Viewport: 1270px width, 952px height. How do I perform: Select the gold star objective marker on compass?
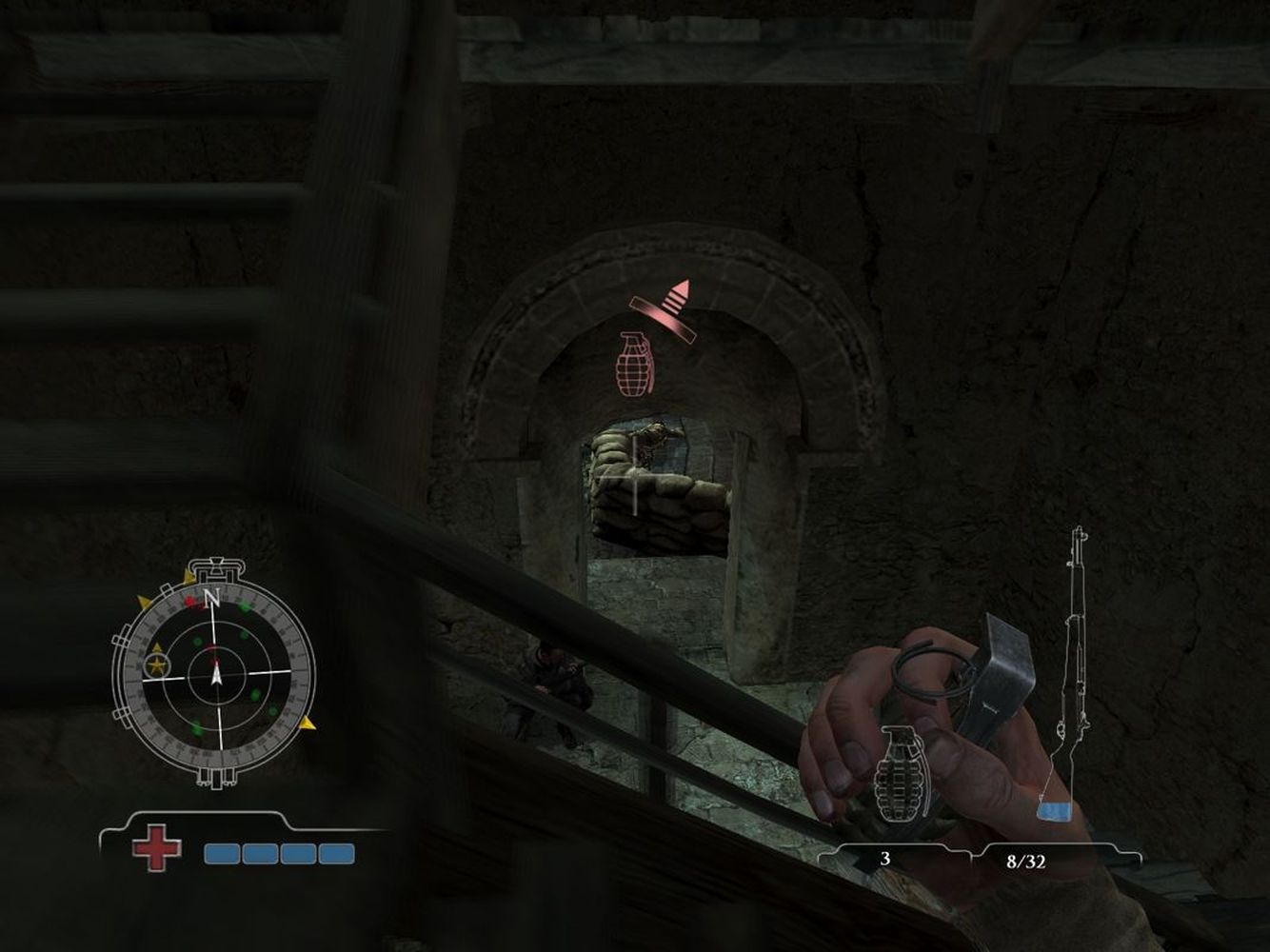coord(155,664)
